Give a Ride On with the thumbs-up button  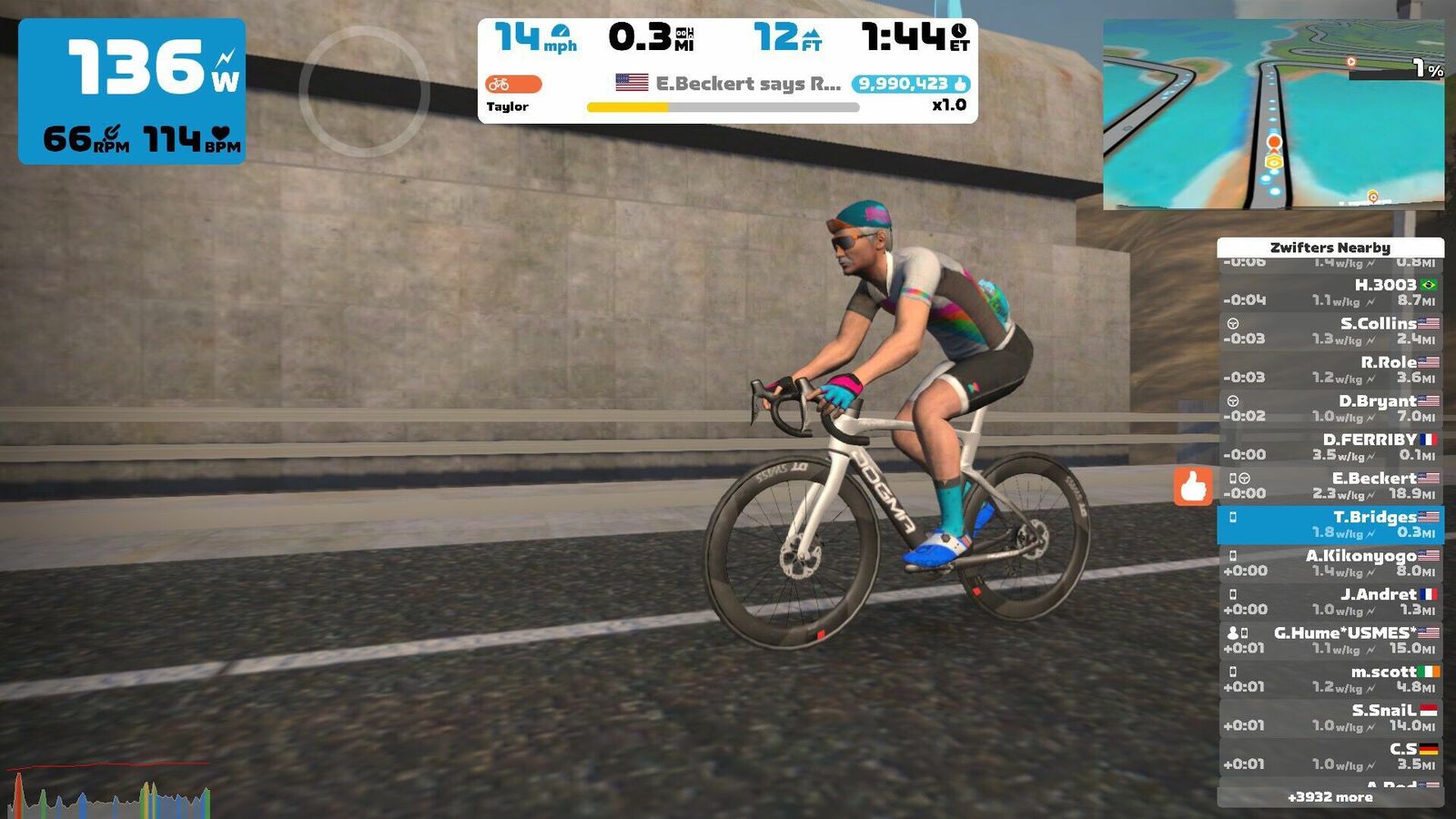(x=1193, y=487)
